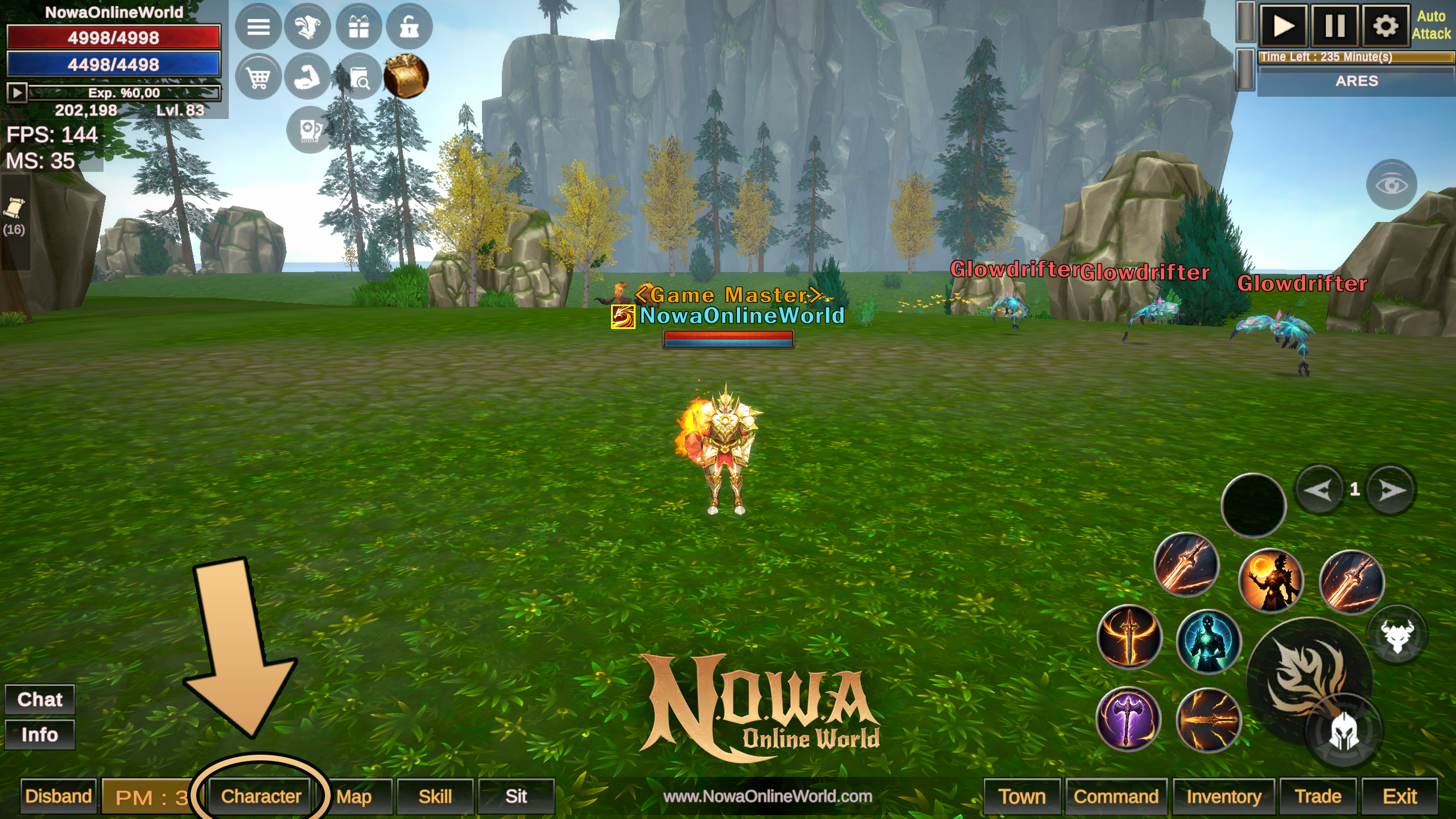Open the Character panel
Image resolution: width=1456 pixels, height=819 pixels.
[x=261, y=796]
